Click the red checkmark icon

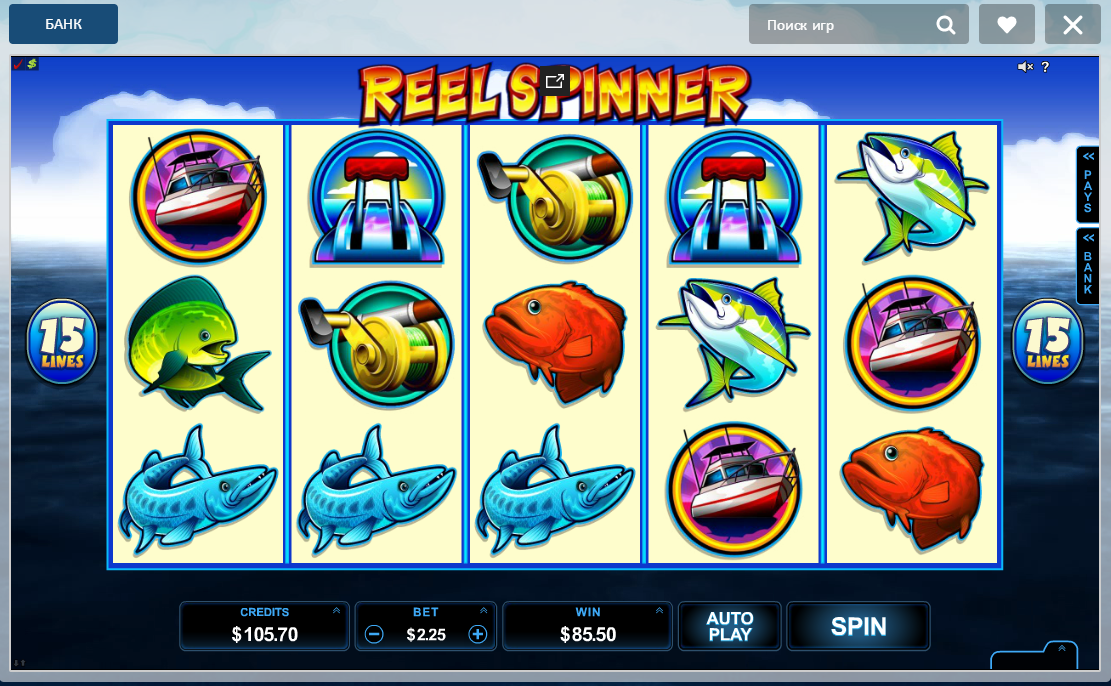coord(18,64)
